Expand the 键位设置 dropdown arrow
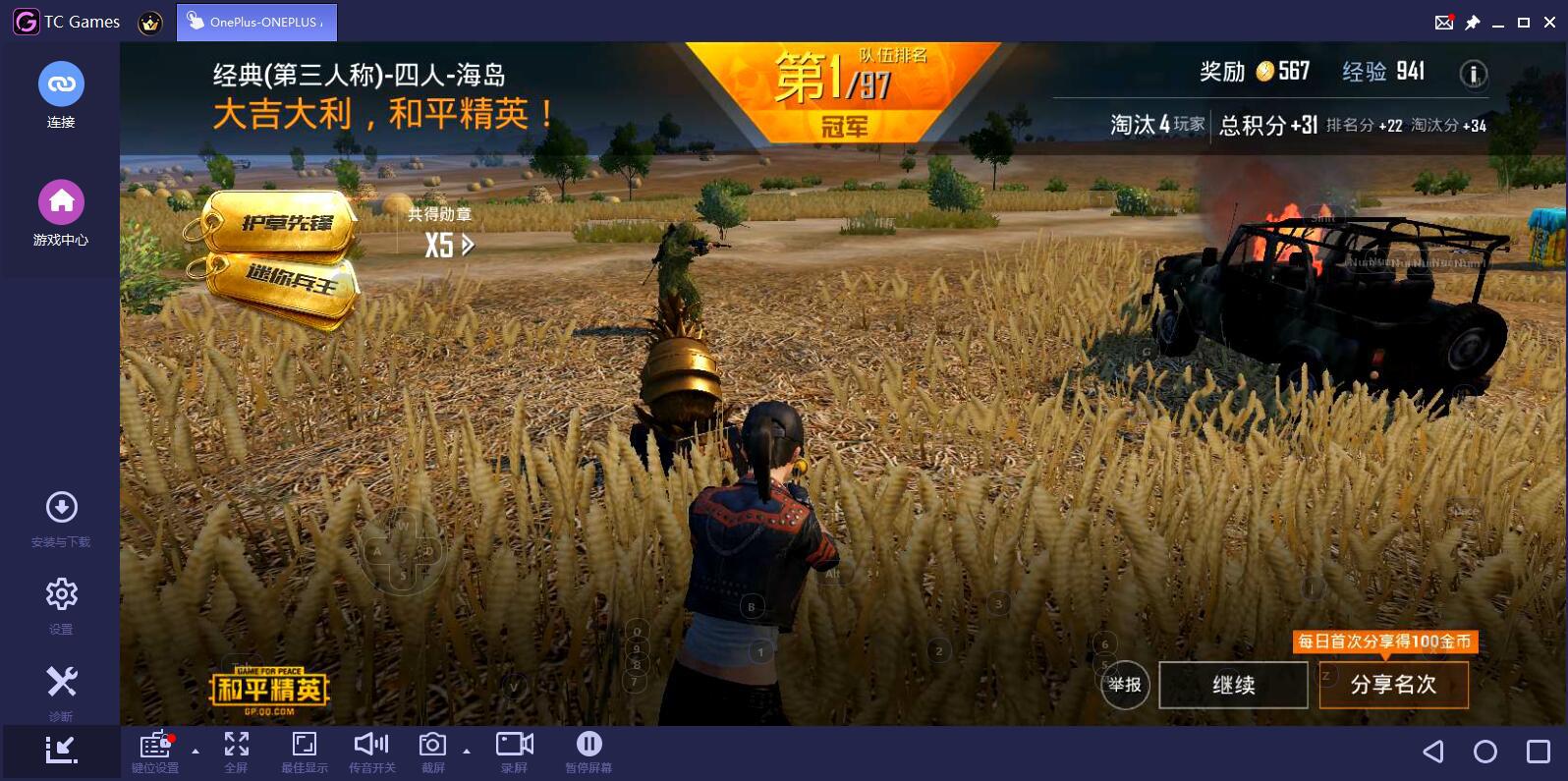This screenshot has height=781, width=1568. click(x=196, y=751)
